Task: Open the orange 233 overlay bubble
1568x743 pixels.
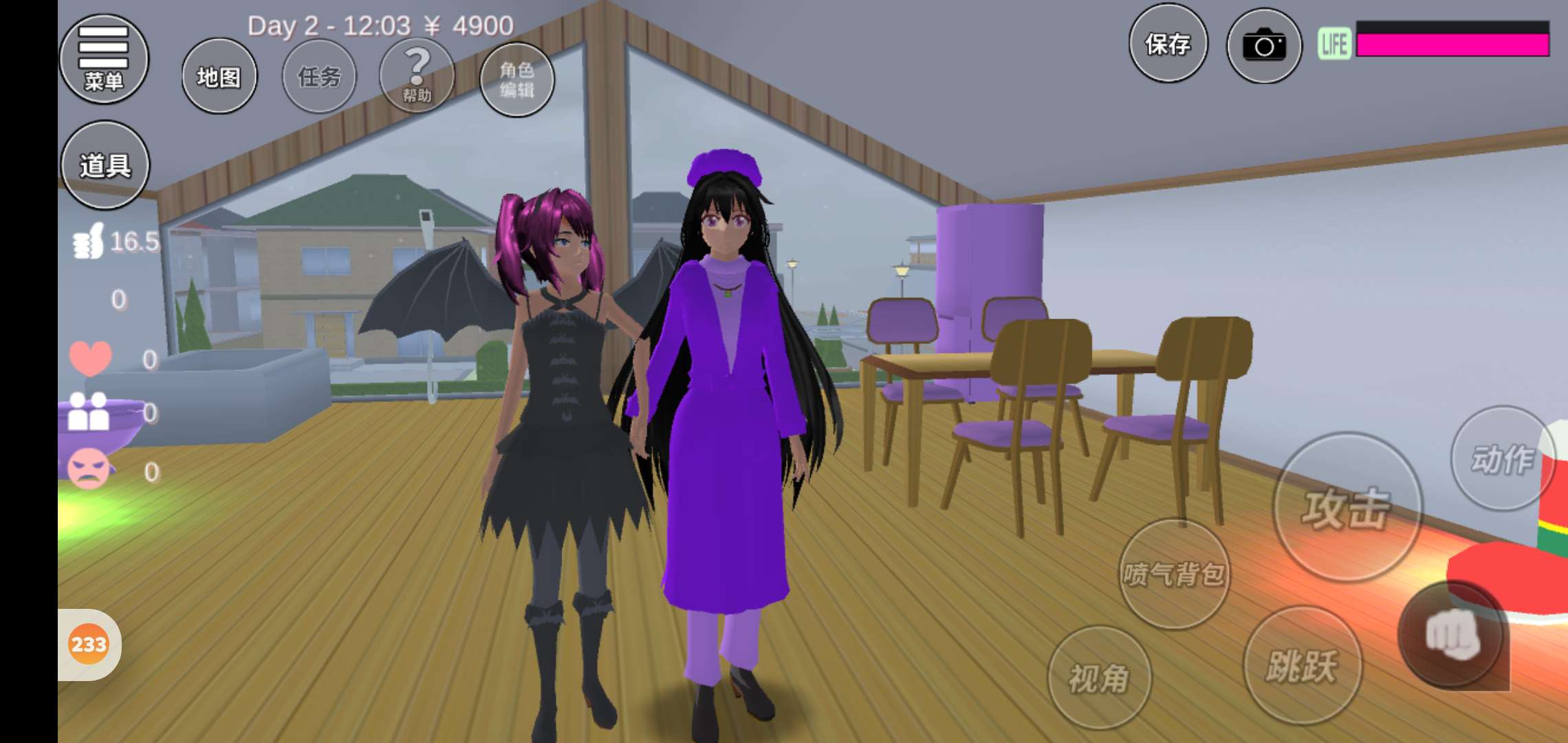Action: pyautogui.click(x=89, y=645)
